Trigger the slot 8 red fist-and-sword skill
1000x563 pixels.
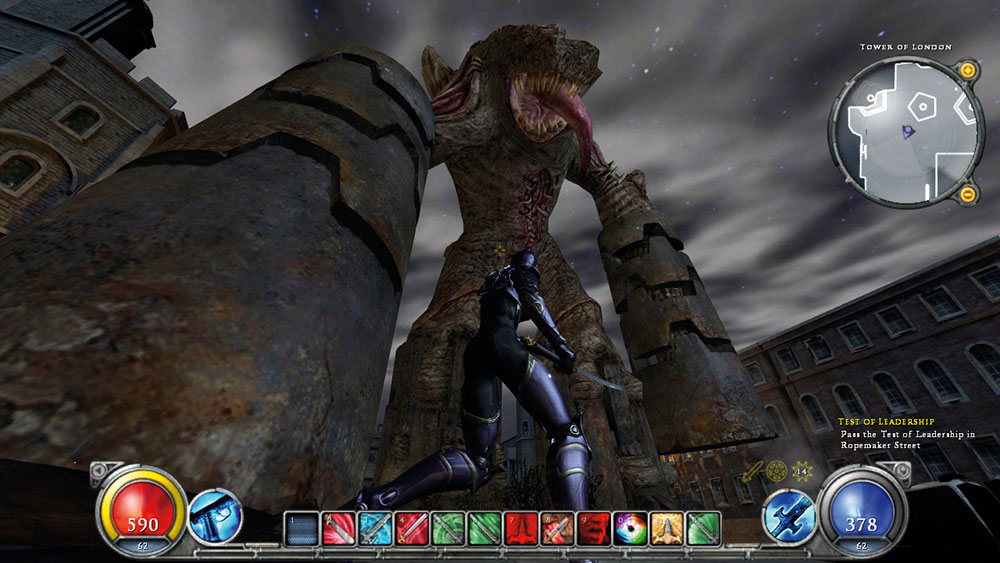557,528
